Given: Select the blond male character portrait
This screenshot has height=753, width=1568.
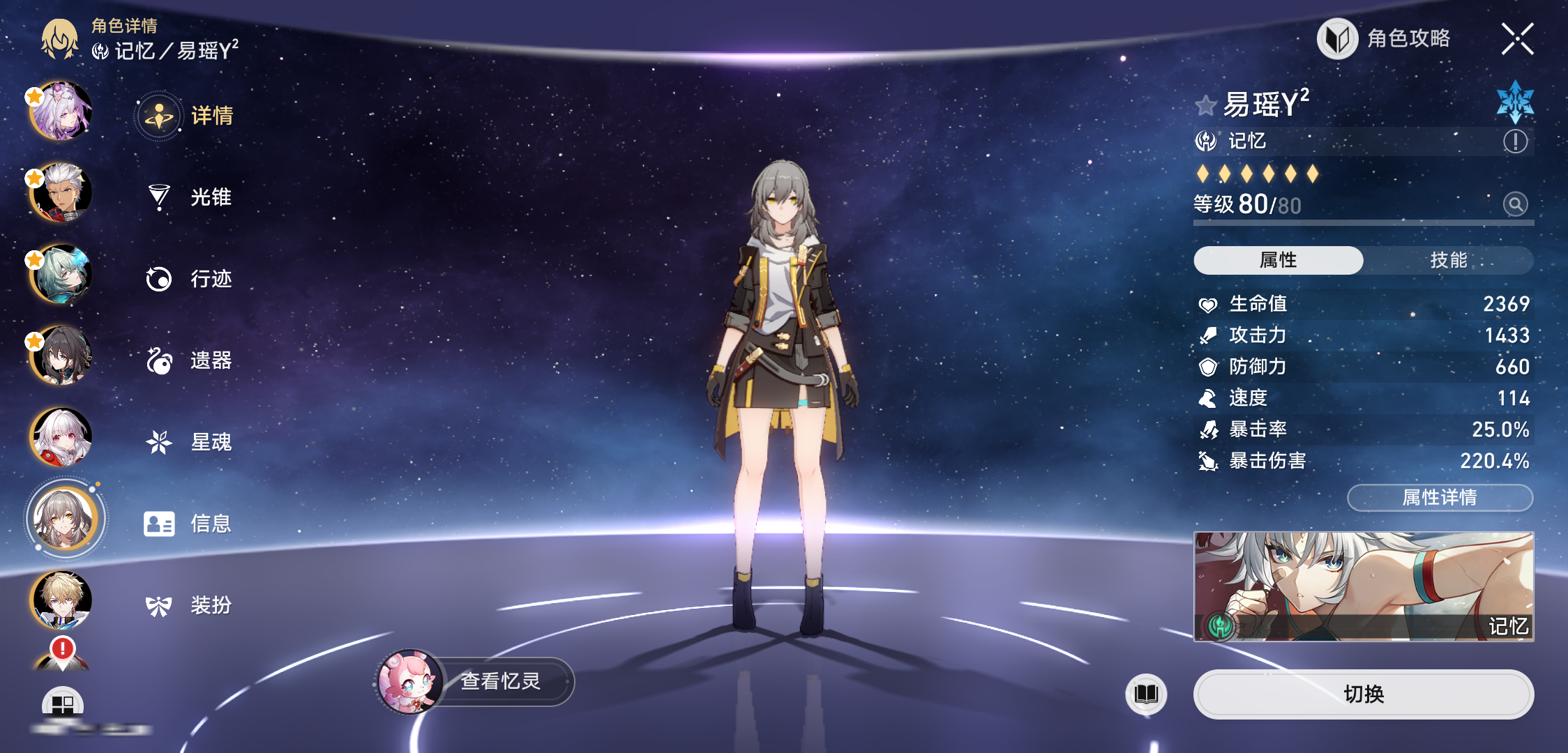Looking at the screenshot, I should pos(61,600).
